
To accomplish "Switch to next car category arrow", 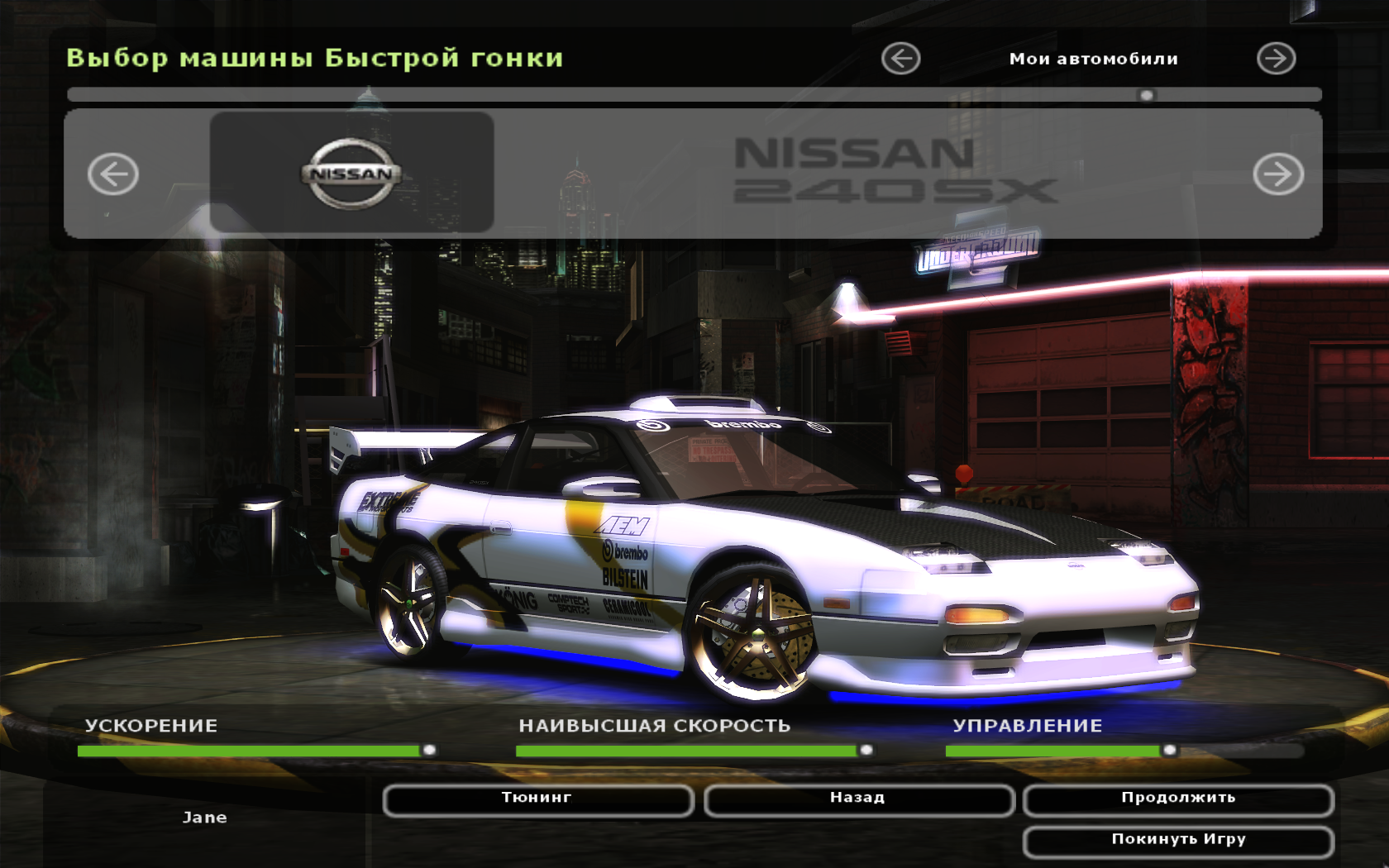I will point(1276,59).
